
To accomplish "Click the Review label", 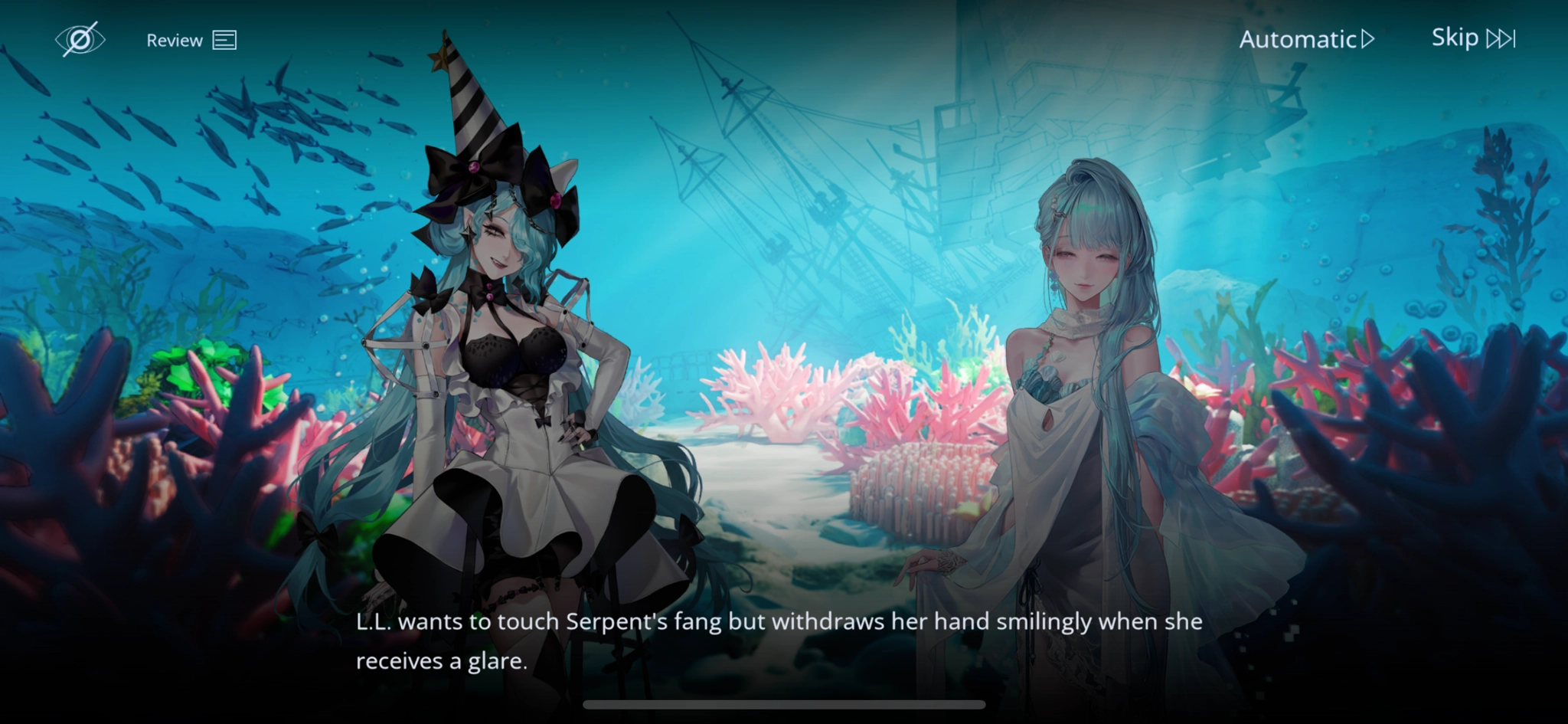I will (175, 39).
